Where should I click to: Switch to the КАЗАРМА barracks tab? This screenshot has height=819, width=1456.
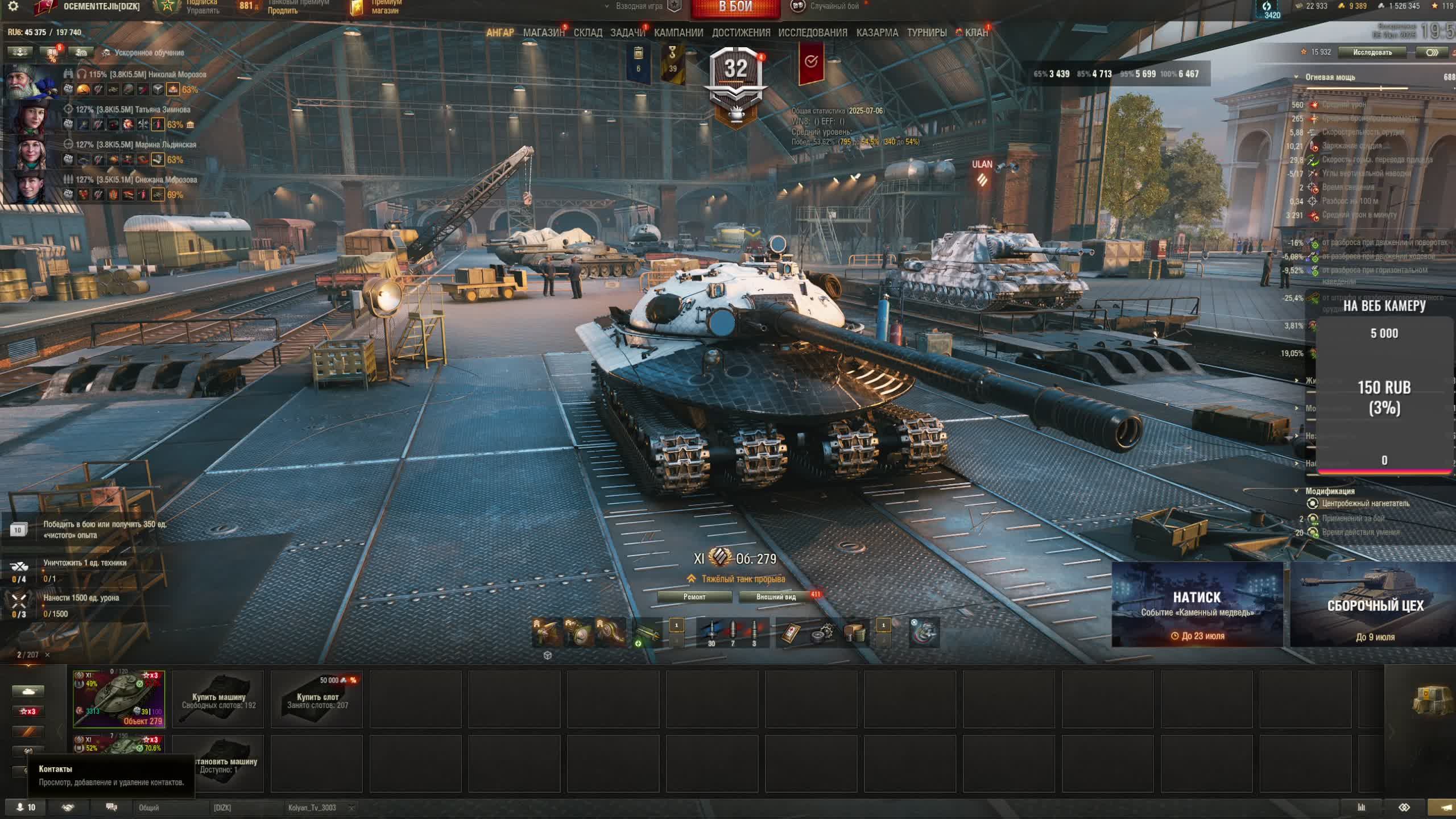click(877, 33)
